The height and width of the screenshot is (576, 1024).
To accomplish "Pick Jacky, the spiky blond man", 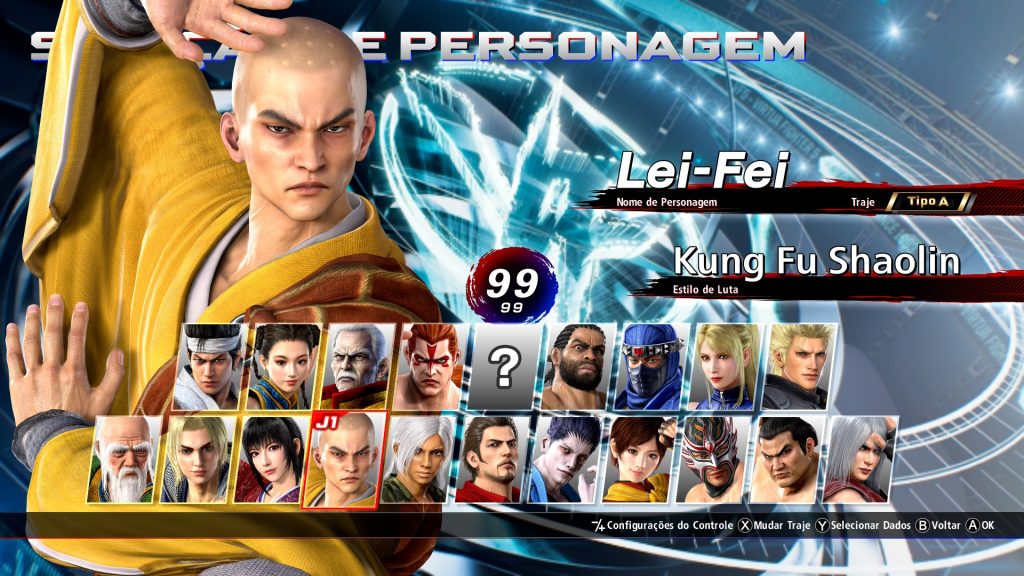I will [x=800, y=367].
